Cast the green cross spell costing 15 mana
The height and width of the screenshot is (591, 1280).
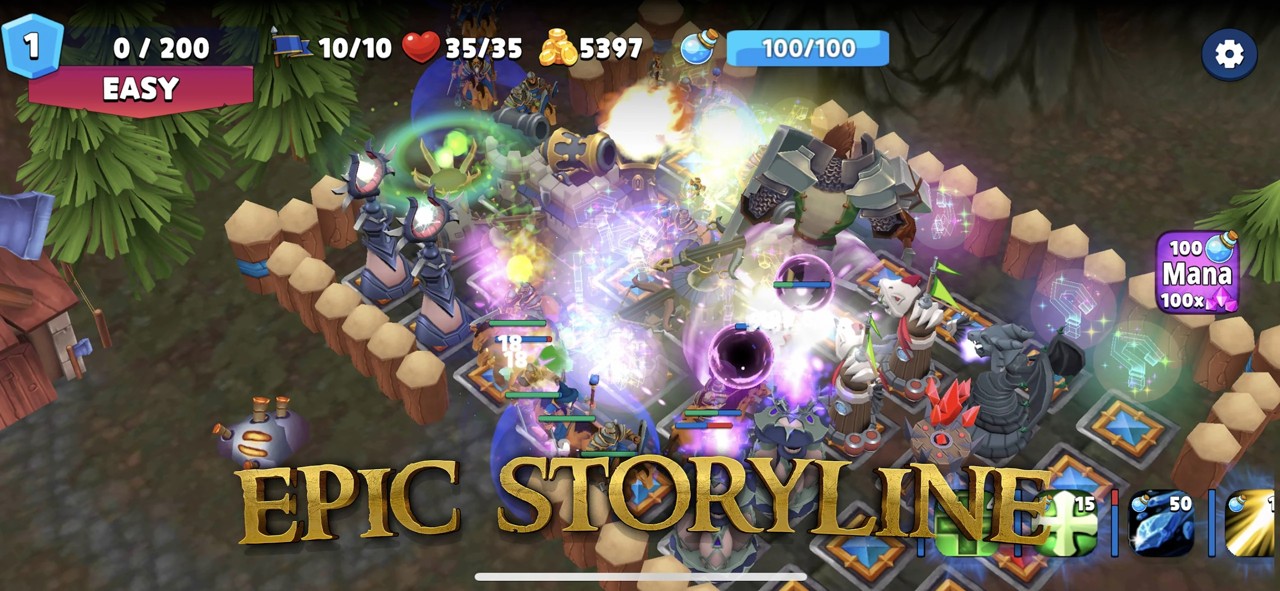(1068, 523)
